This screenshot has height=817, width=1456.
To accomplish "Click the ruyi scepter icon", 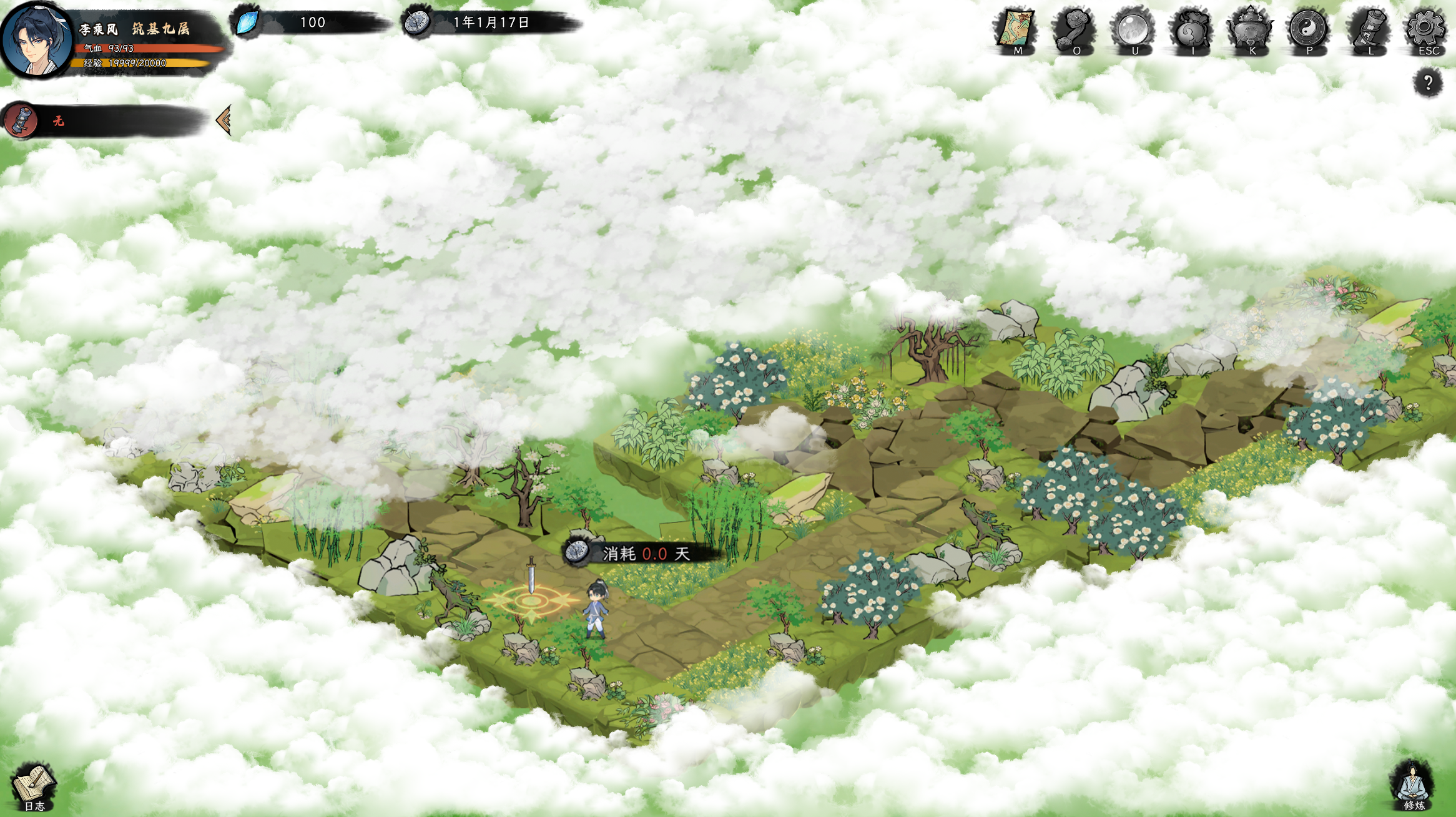I will [x=1074, y=29].
